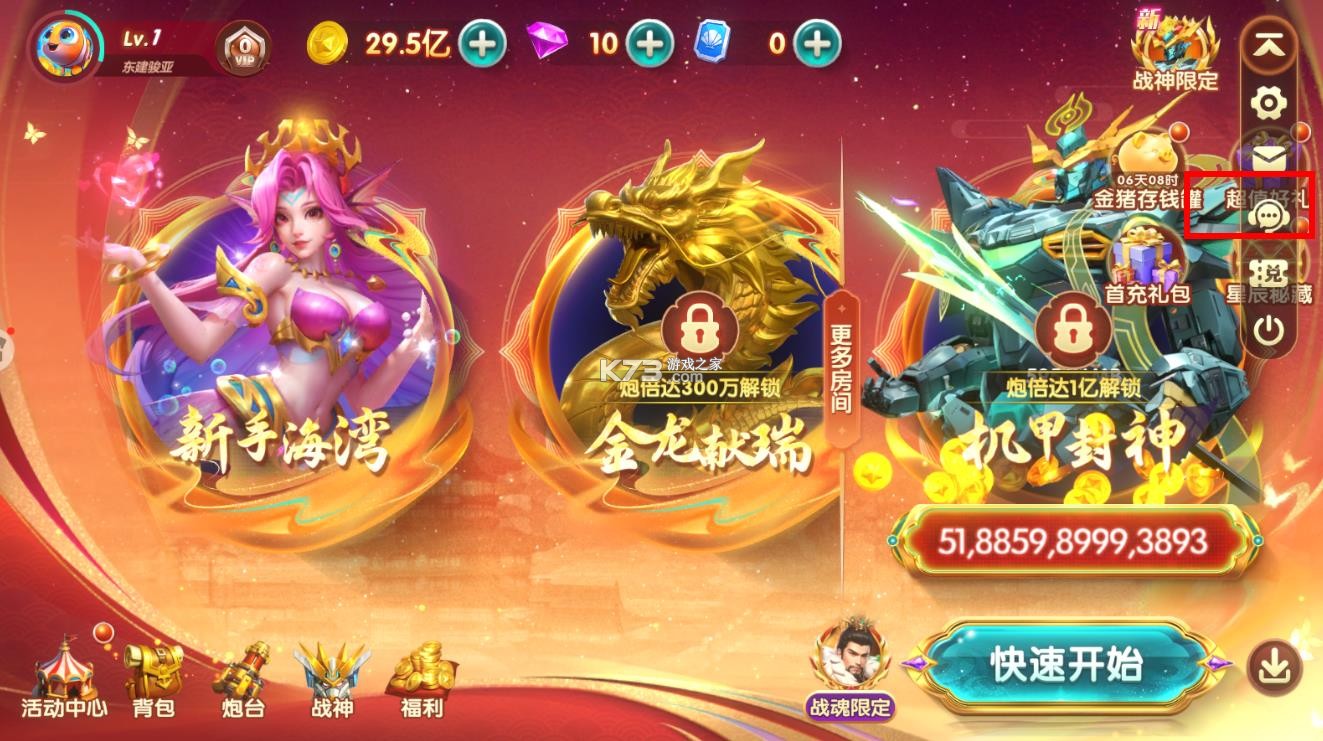Click the 兑换 exchange icon
This screenshot has width=1323, height=741.
coord(1268,272)
